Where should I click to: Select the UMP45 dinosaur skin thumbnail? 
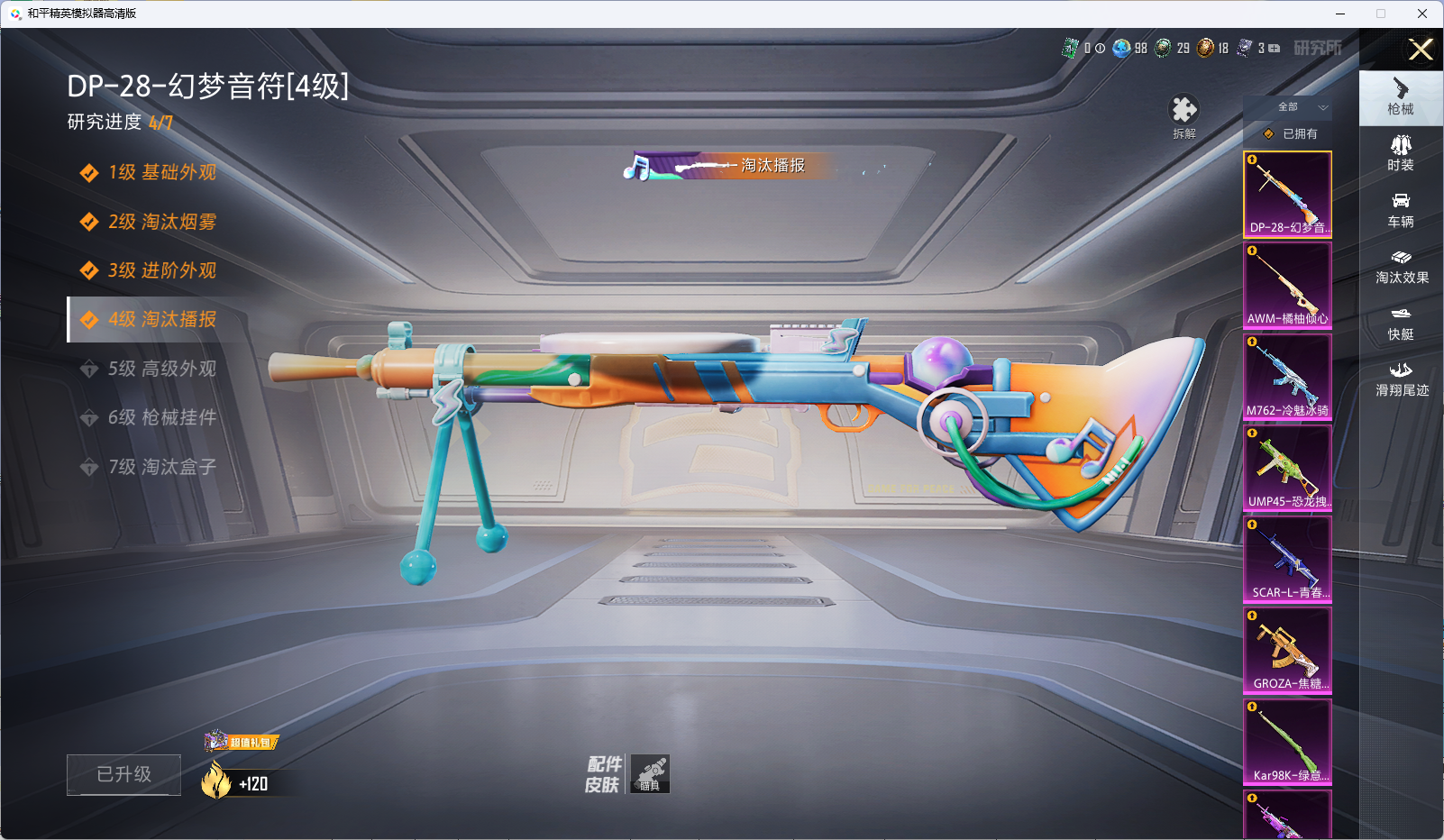tap(1287, 468)
